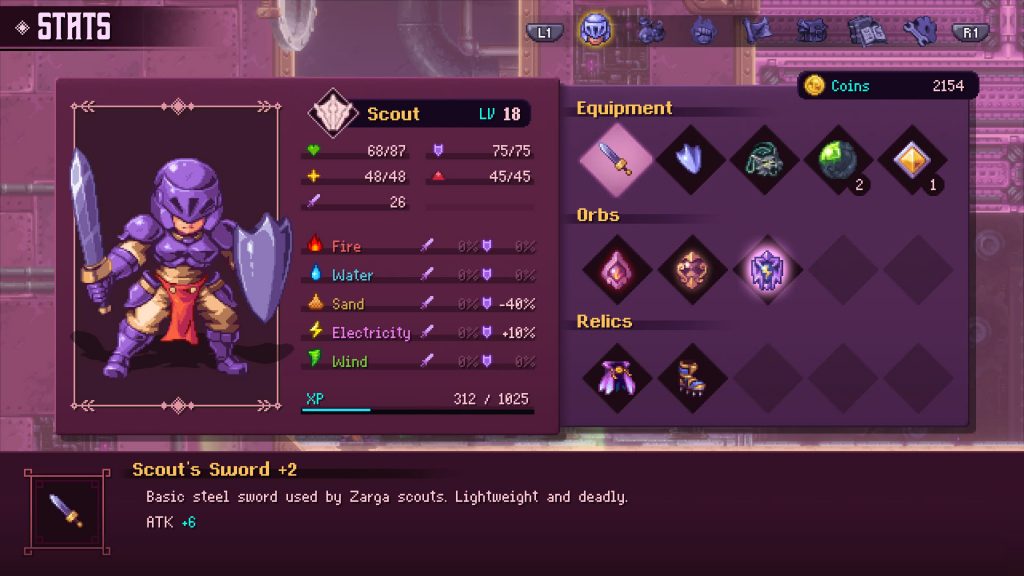The width and height of the screenshot is (1024, 576).
Task: Open the fist skills tab
Action: 704,31
